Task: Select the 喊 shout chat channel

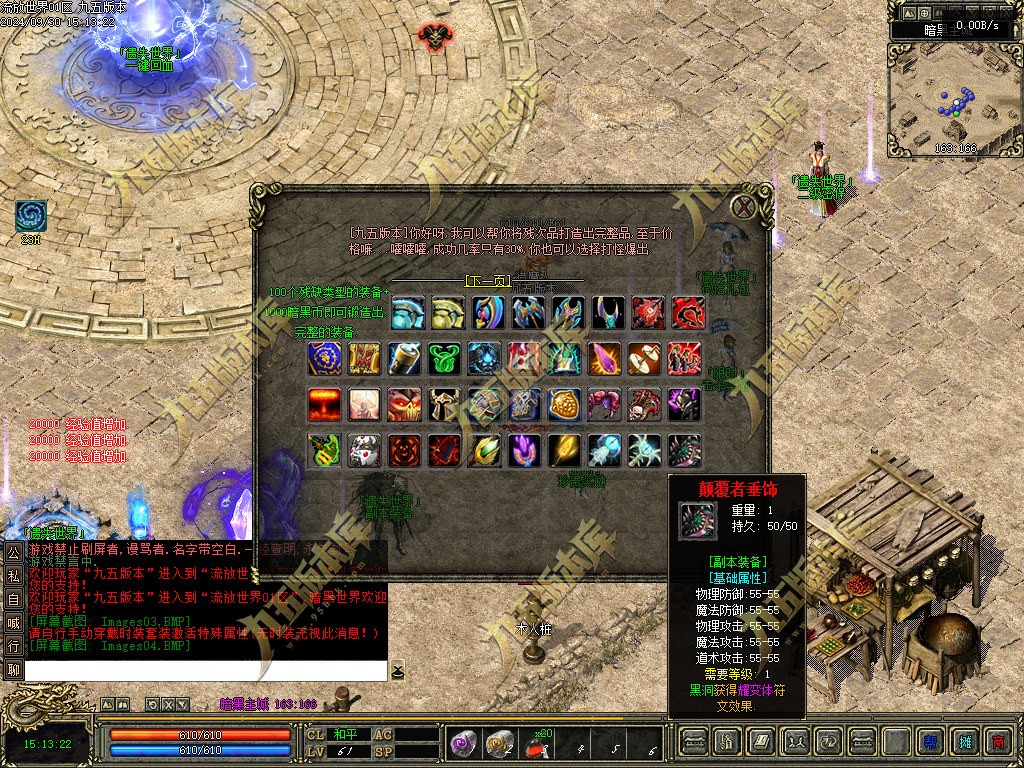Action: (x=13, y=622)
